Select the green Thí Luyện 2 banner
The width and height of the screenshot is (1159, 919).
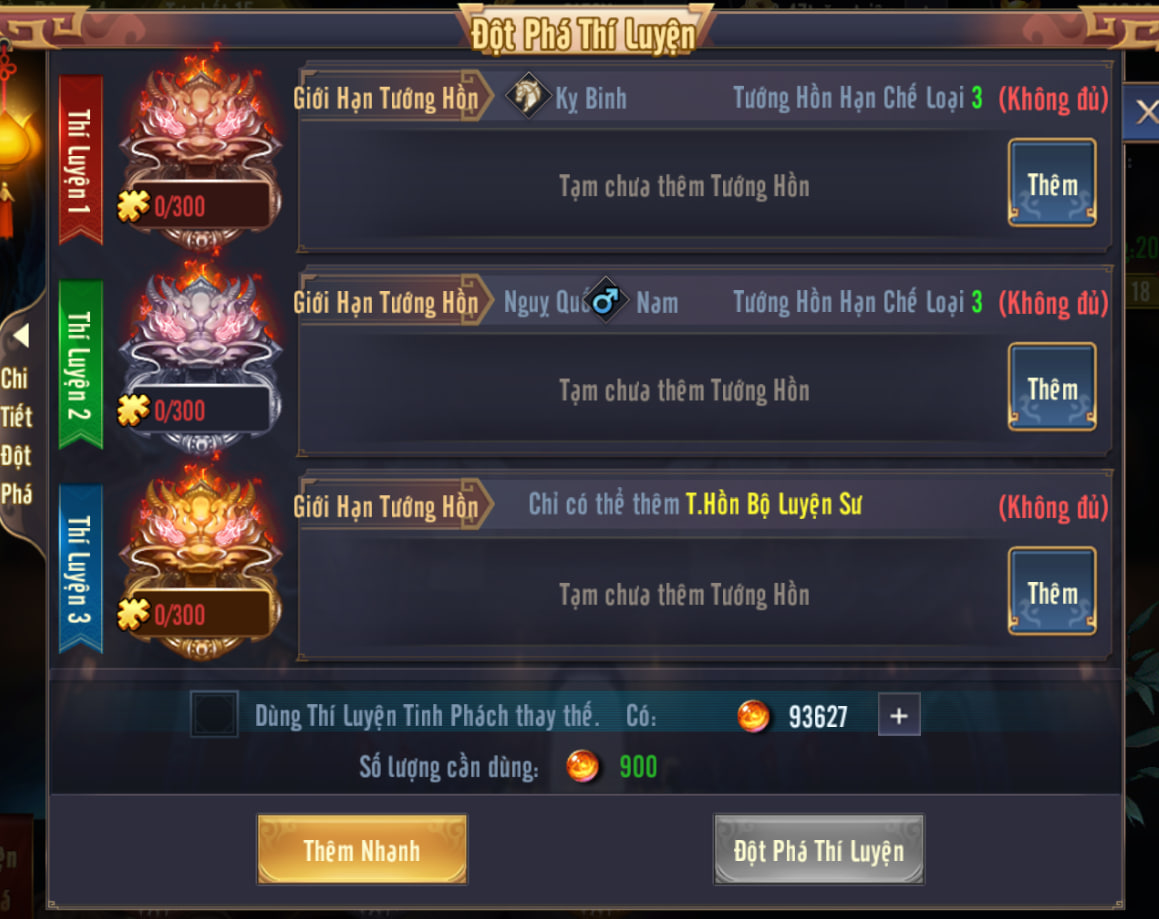[80, 364]
